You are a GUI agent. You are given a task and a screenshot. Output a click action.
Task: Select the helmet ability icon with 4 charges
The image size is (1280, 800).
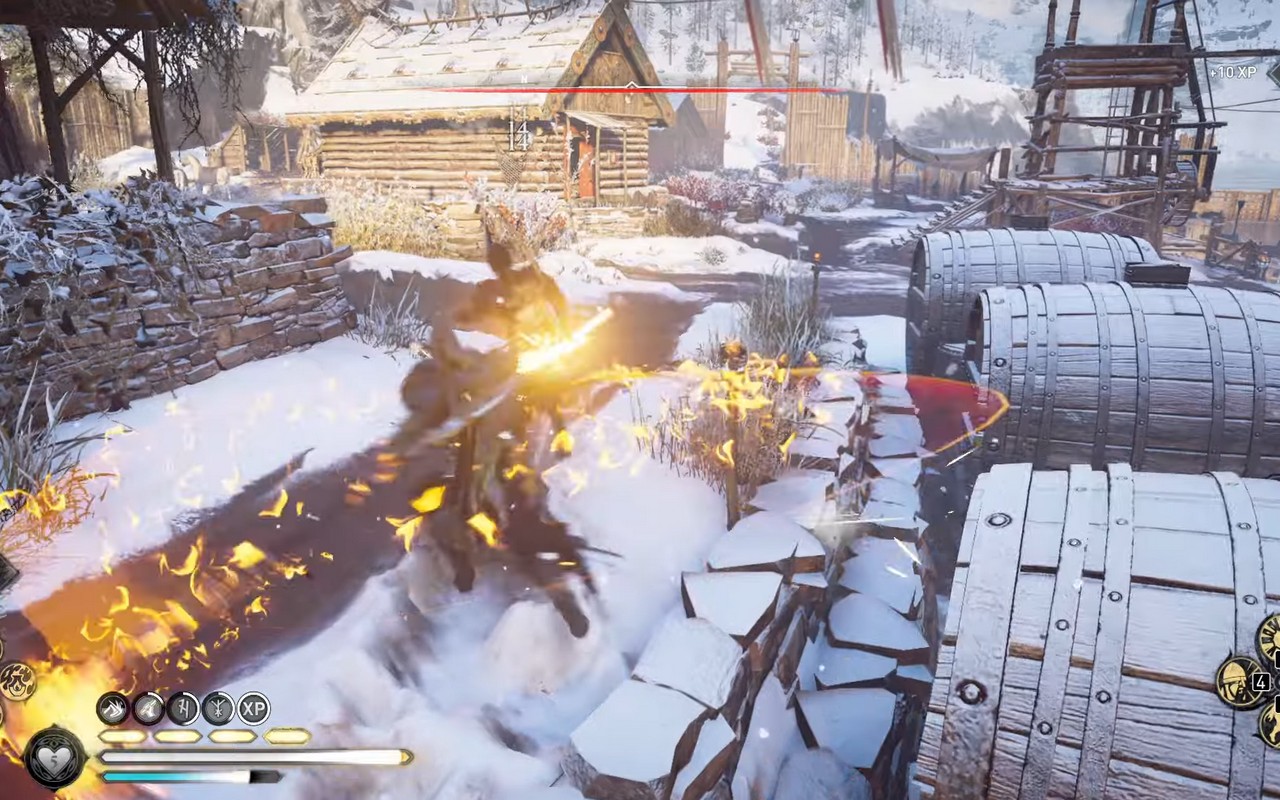point(1241,682)
